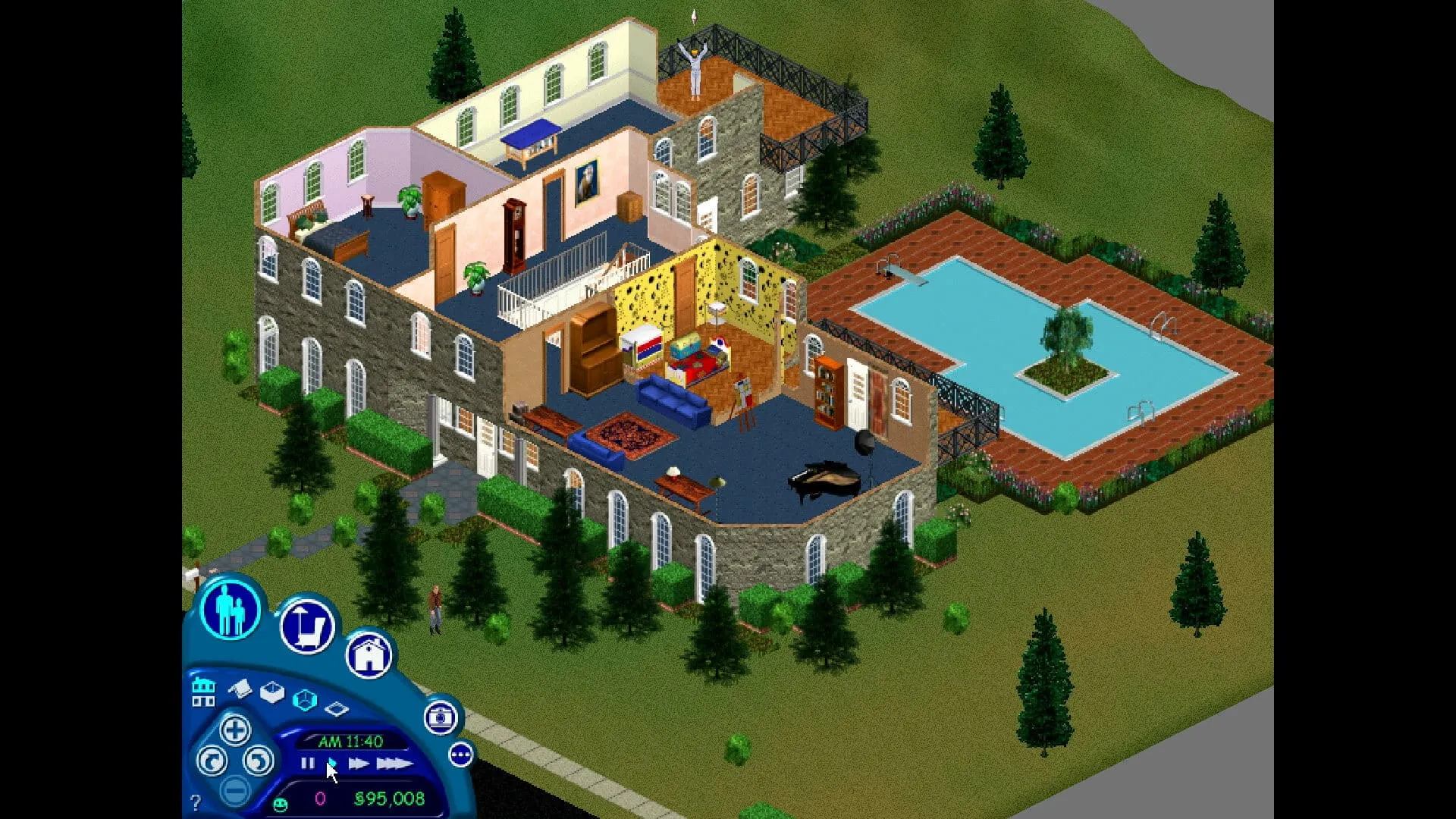Open help via the question mark
The height and width of the screenshot is (819, 1456).
196,803
